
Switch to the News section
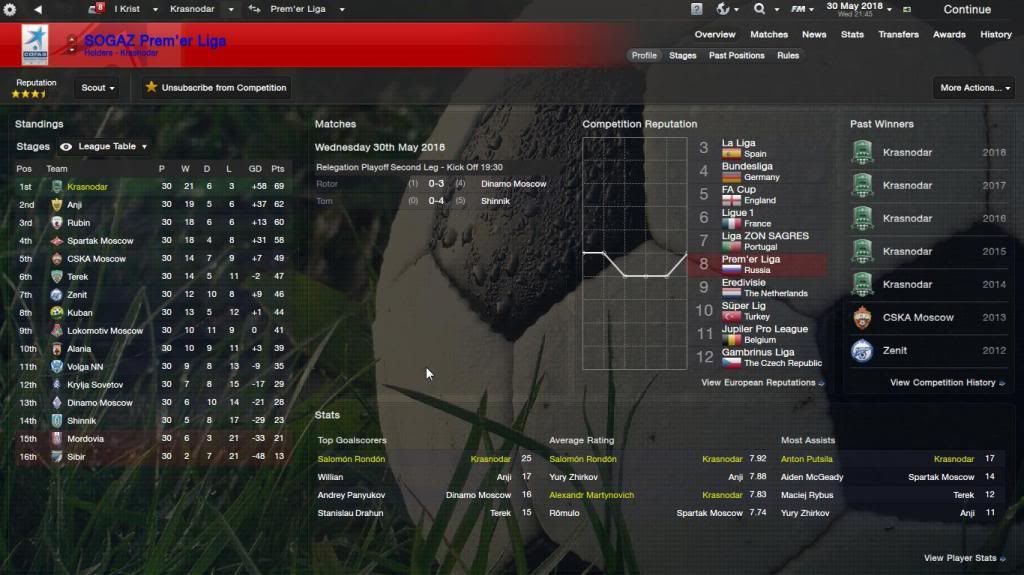tap(814, 35)
